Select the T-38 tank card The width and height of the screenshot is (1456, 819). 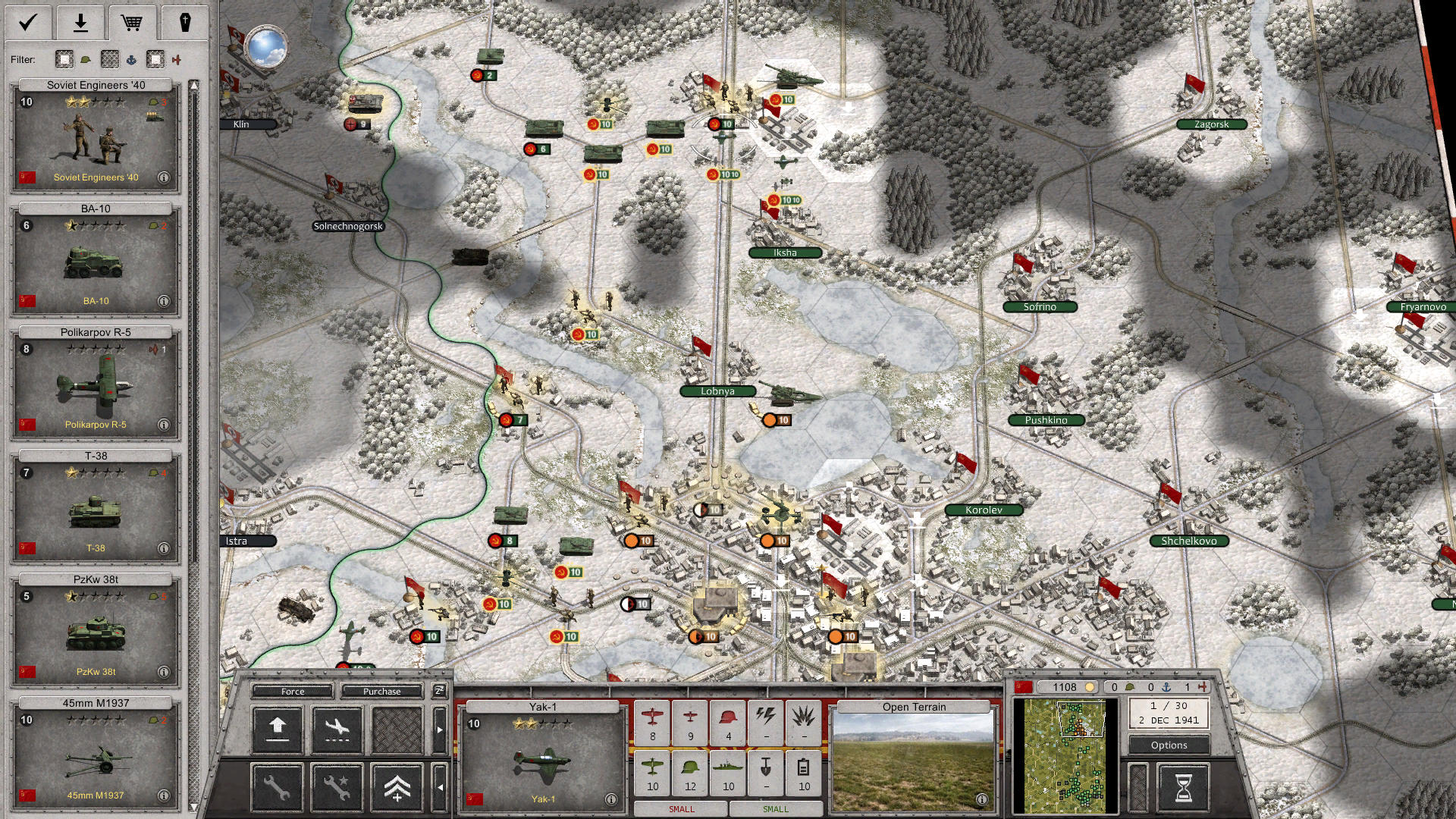pyautogui.click(x=96, y=507)
